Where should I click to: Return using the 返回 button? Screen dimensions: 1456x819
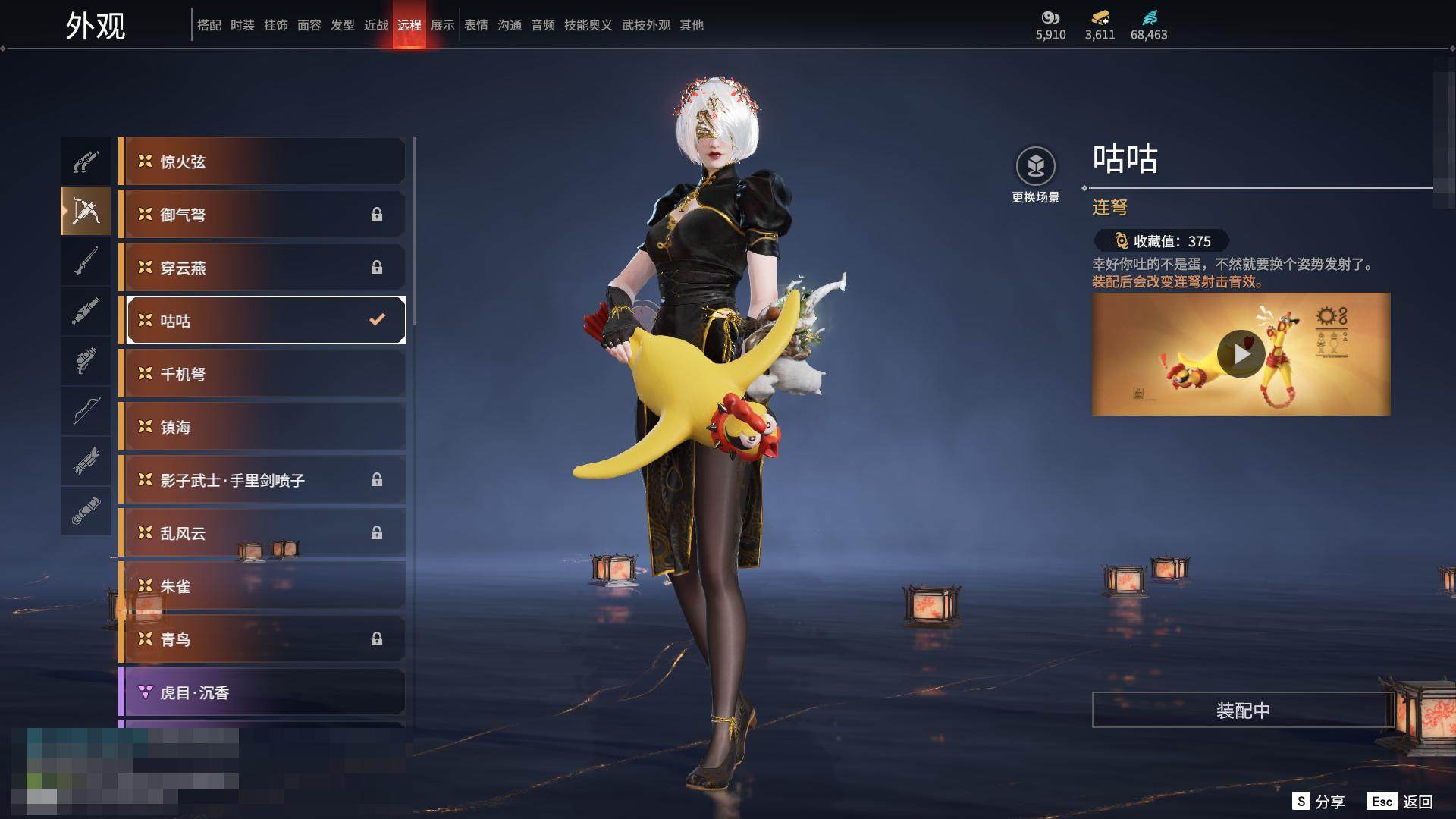[x=1400, y=802]
